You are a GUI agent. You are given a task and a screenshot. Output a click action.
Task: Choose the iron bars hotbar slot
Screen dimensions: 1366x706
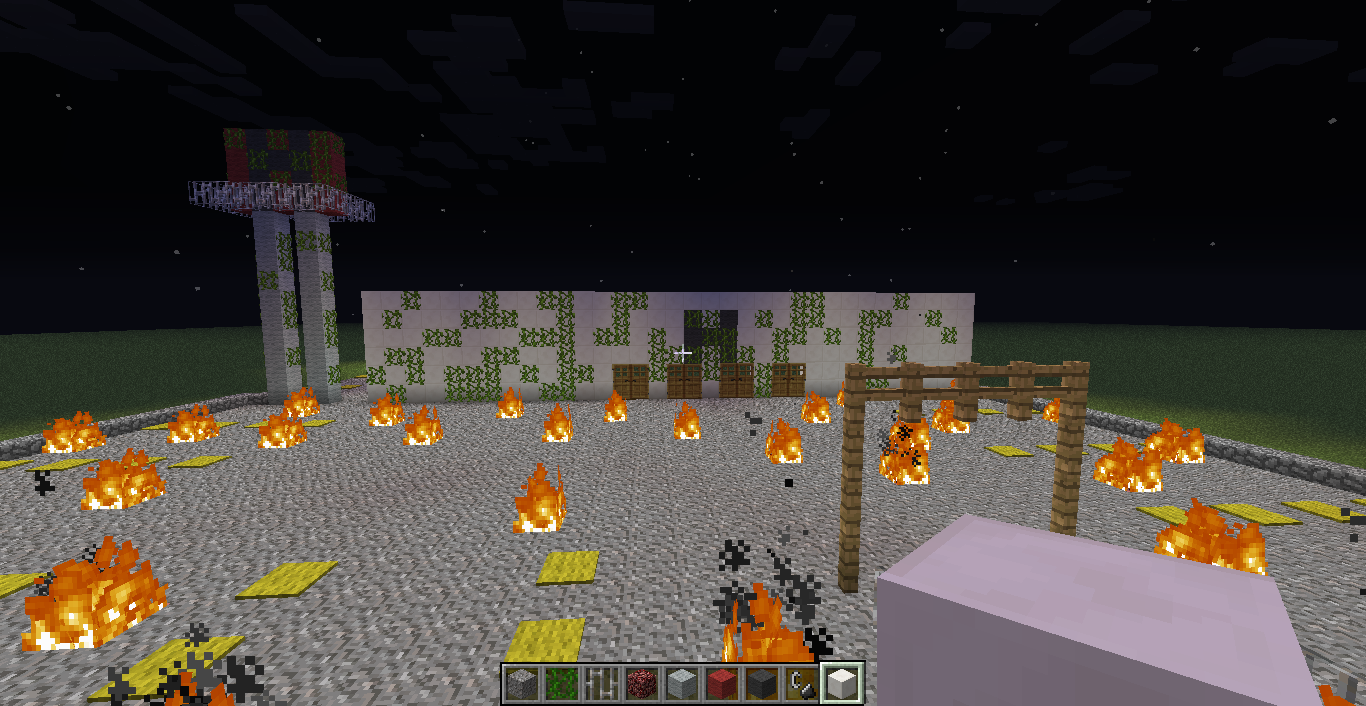pos(600,684)
